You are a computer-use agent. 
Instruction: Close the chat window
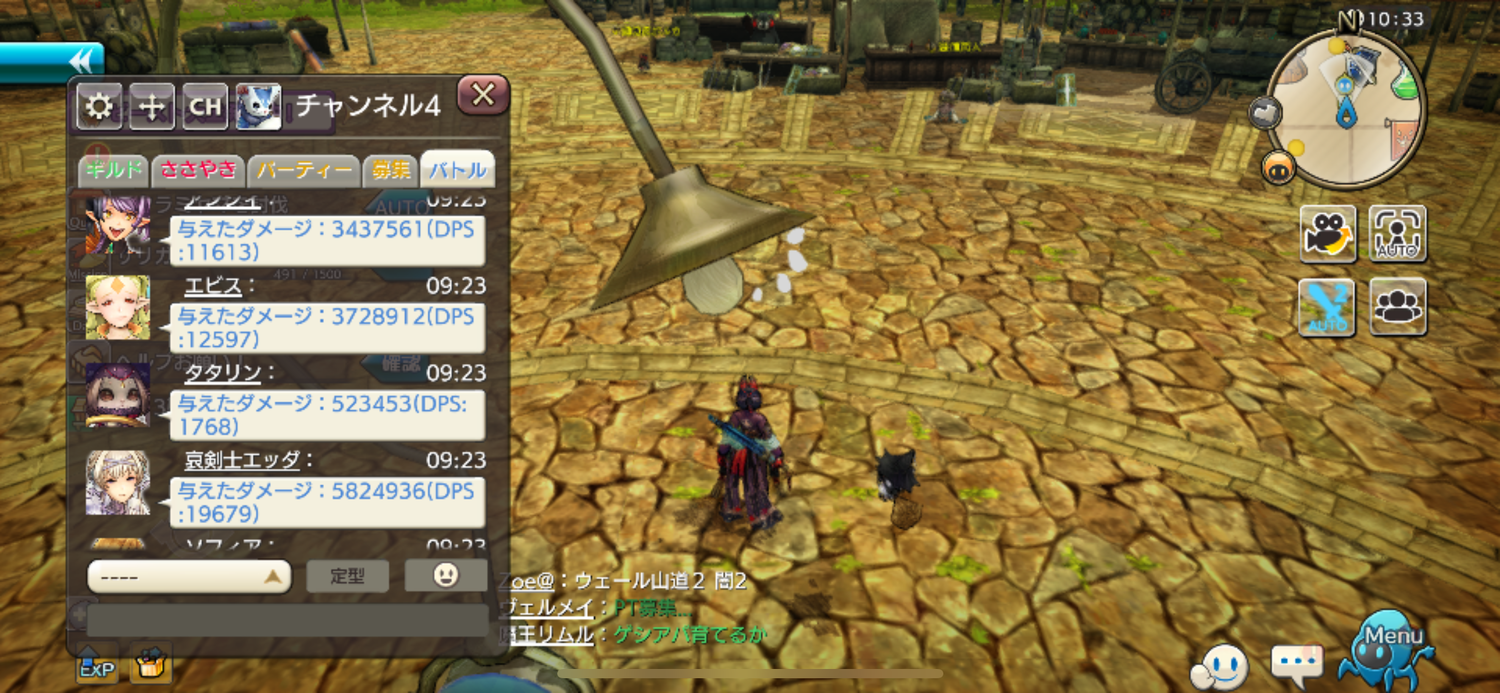tap(483, 95)
